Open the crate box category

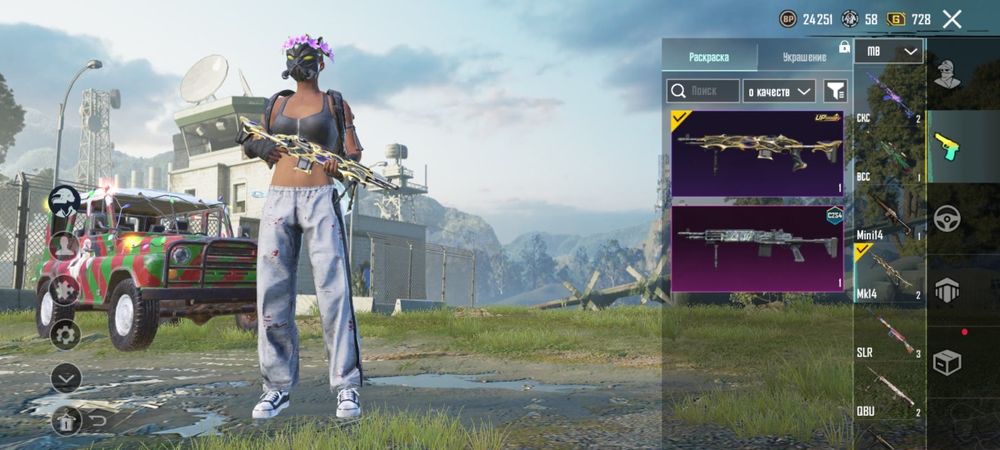[947, 363]
